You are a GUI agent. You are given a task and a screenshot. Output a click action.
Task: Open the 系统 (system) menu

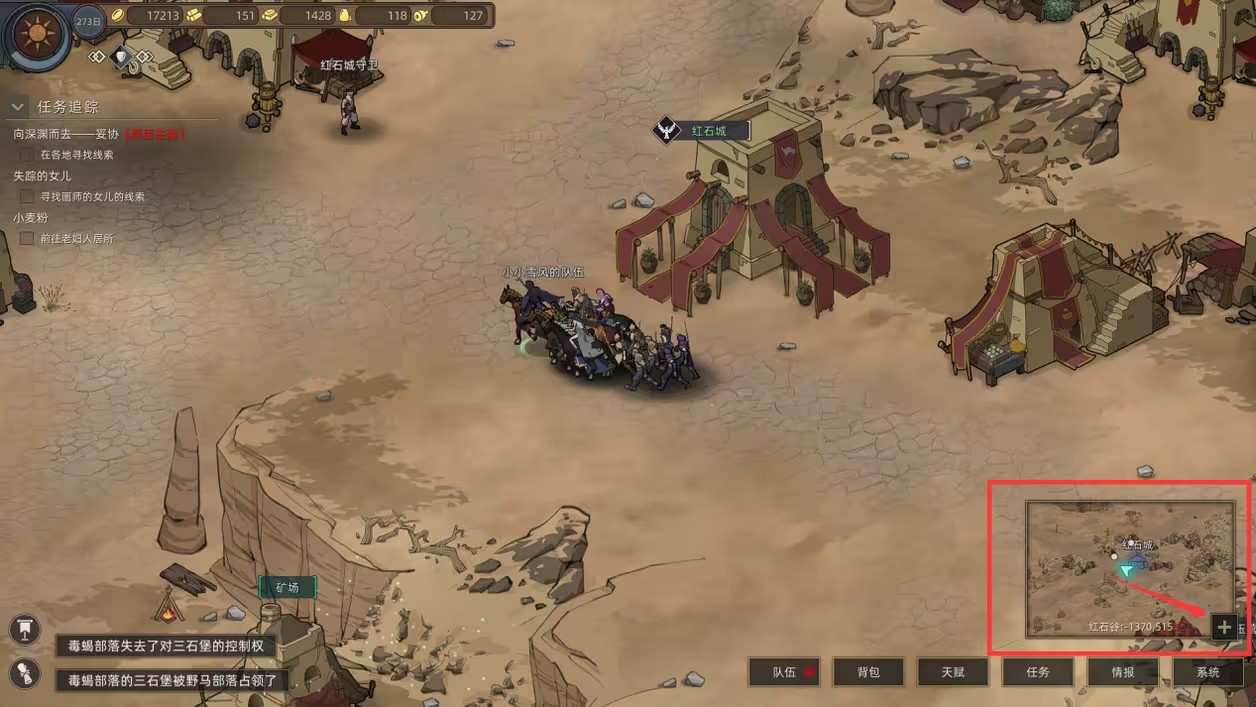1208,672
